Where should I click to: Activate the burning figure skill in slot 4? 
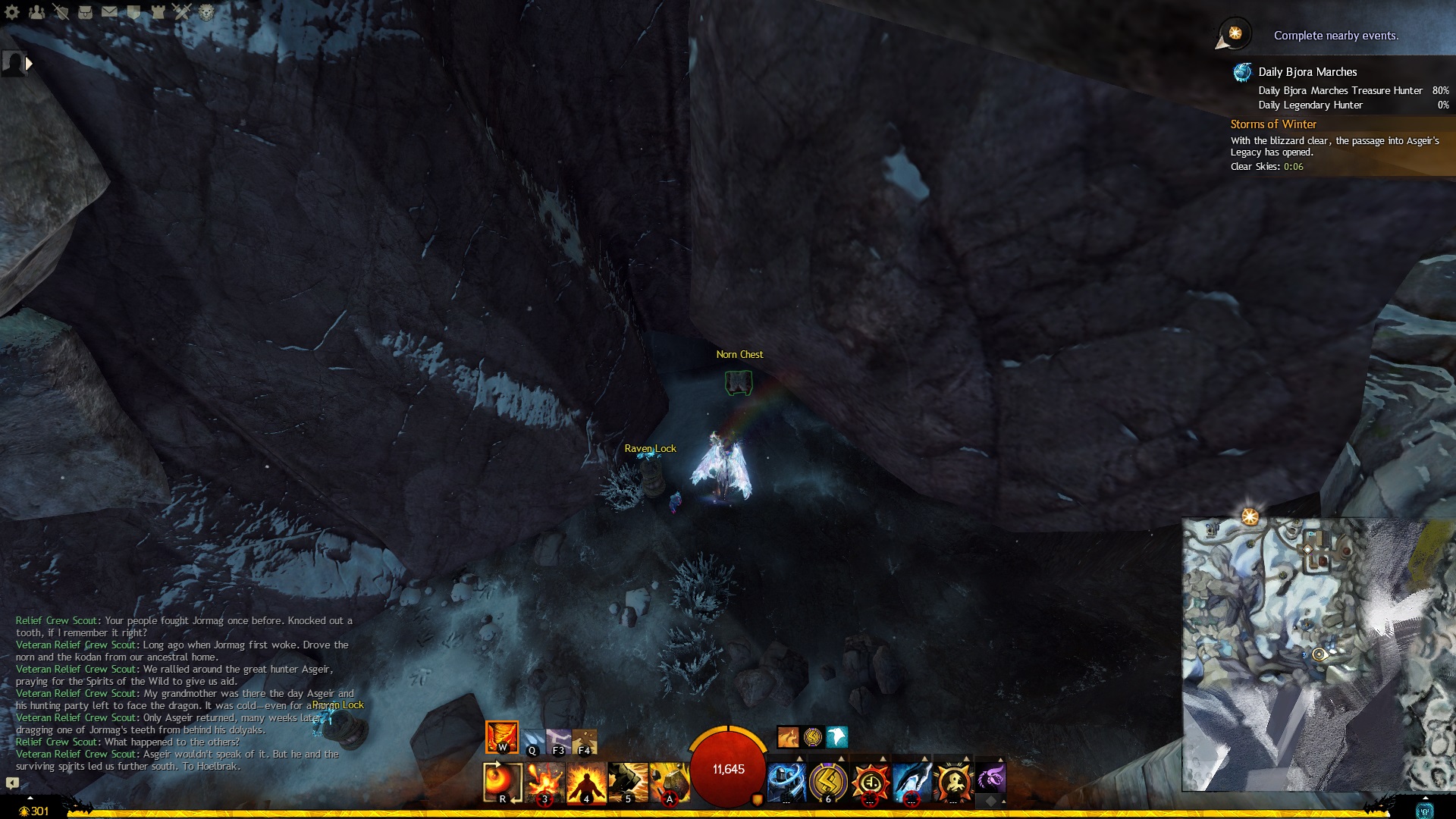tap(586, 783)
